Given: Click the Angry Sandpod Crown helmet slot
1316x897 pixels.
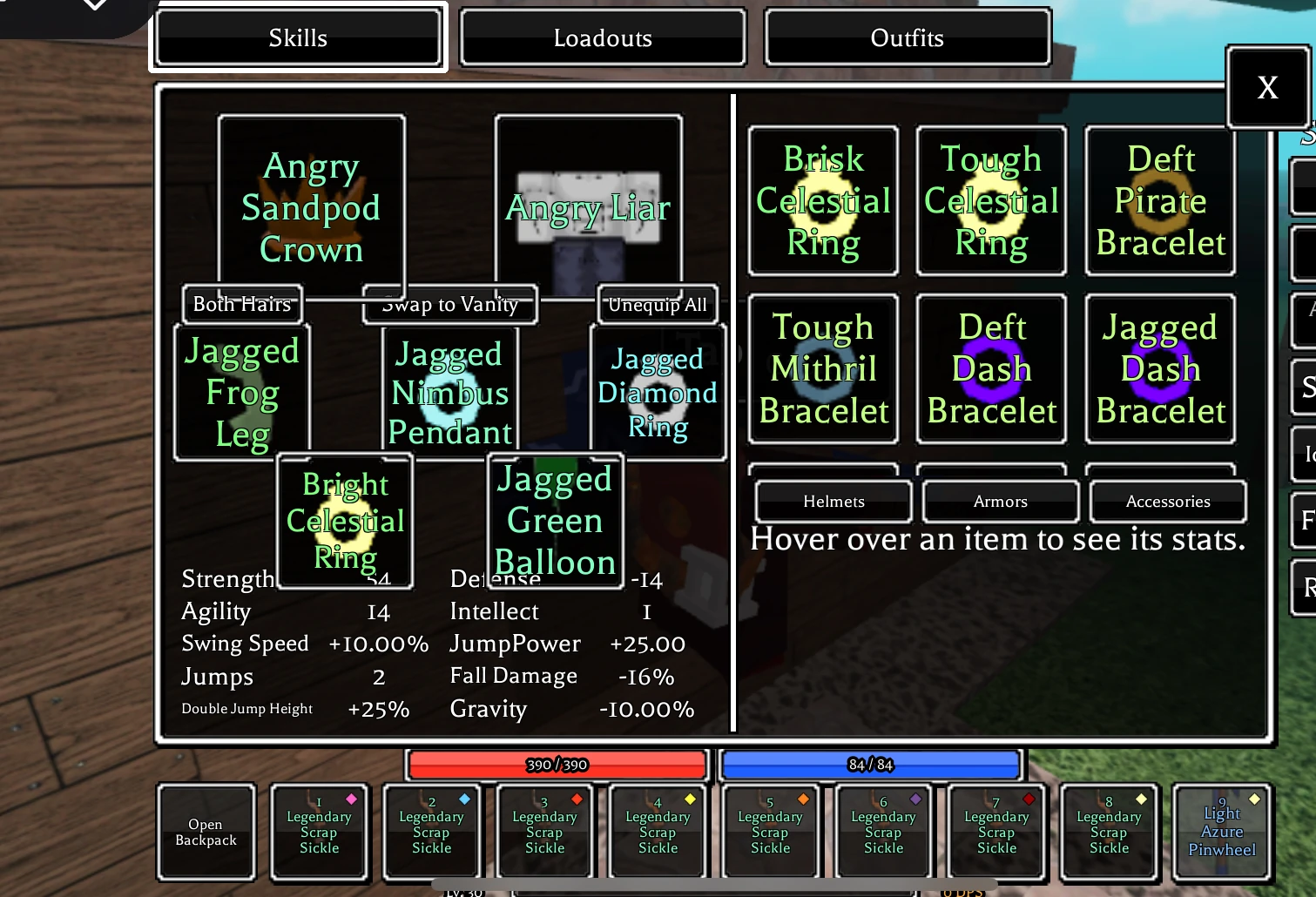Looking at the screenshot, I should point(310,207).
